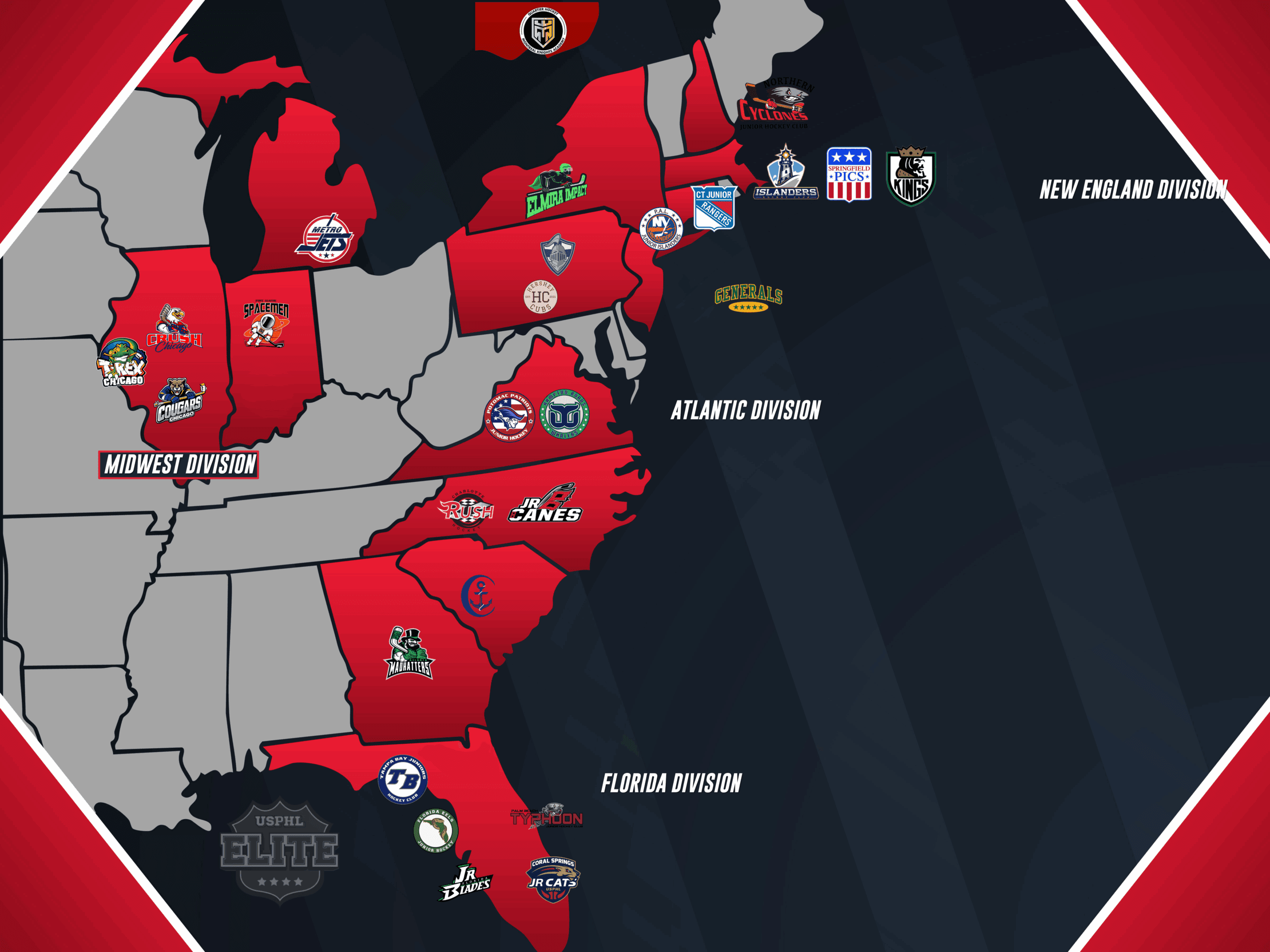
Task: Open the Tampa Bay Juniors logo
Action: click(x=402, y=779)
